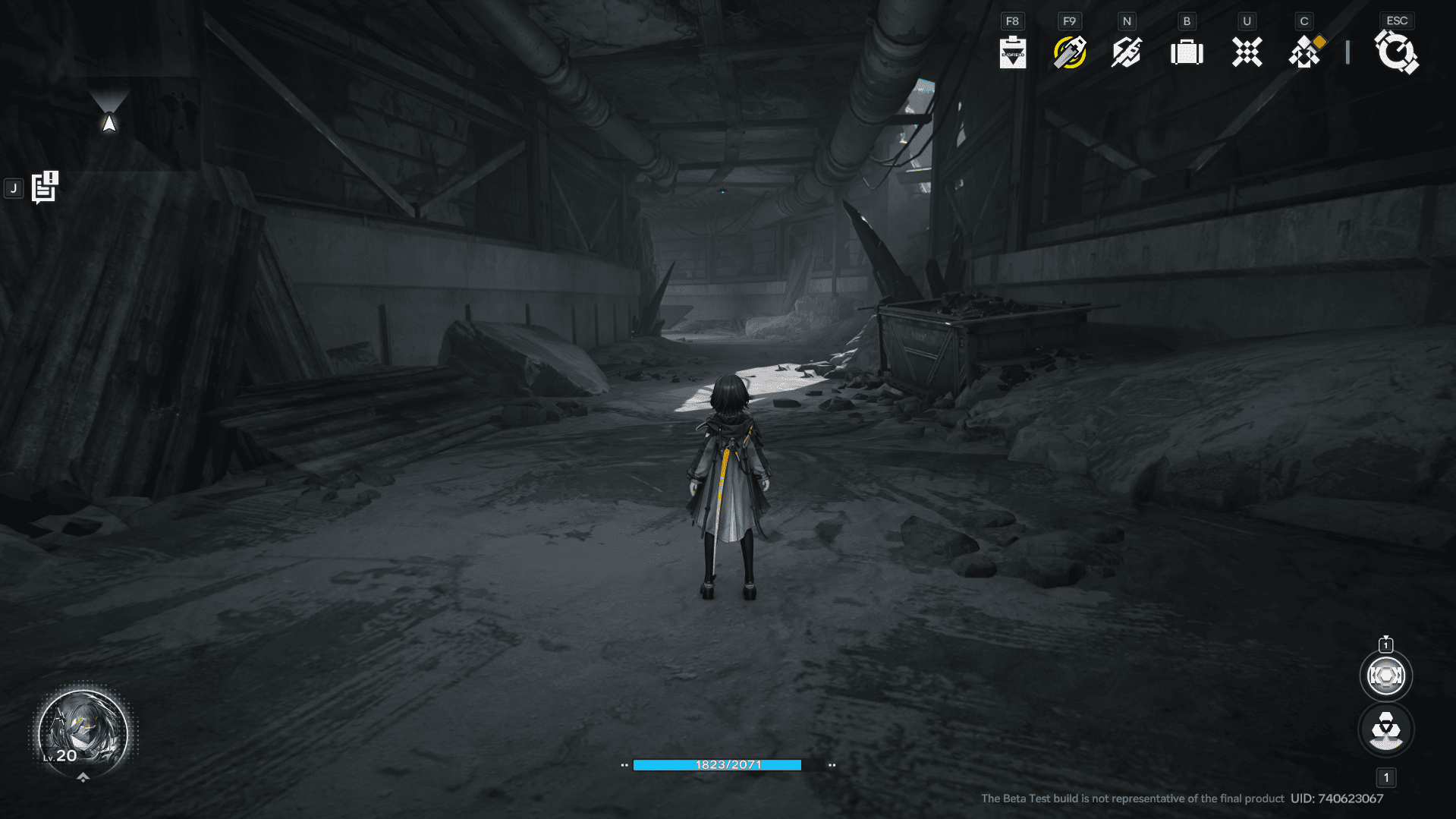Activate the triple-hexagon icon in the lower circle
This screenshot has height=819, width=1456.
tap(1385, 730)
